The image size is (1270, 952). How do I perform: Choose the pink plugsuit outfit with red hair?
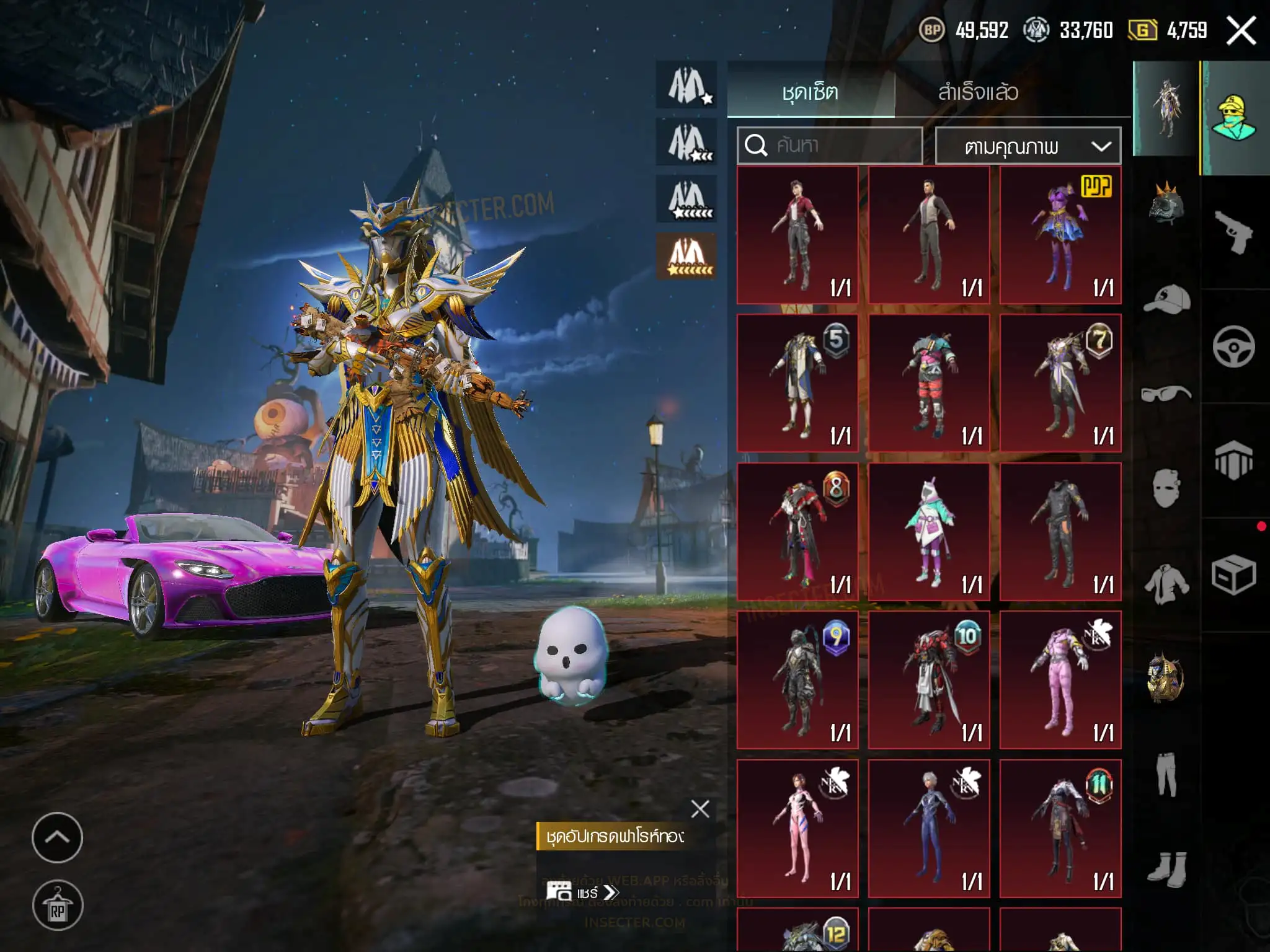(797, 828)
